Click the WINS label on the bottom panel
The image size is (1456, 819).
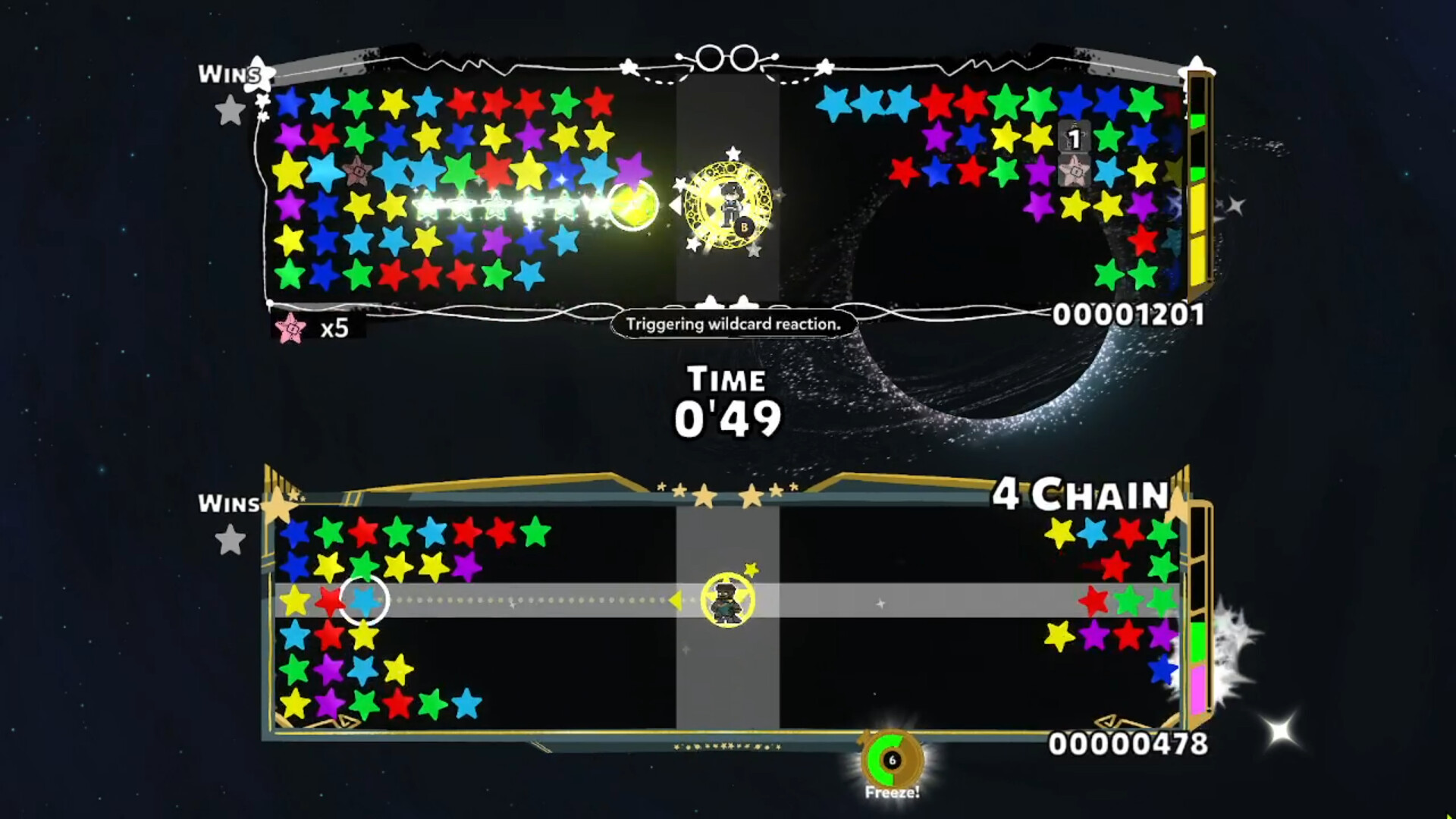tap(227, 504)
